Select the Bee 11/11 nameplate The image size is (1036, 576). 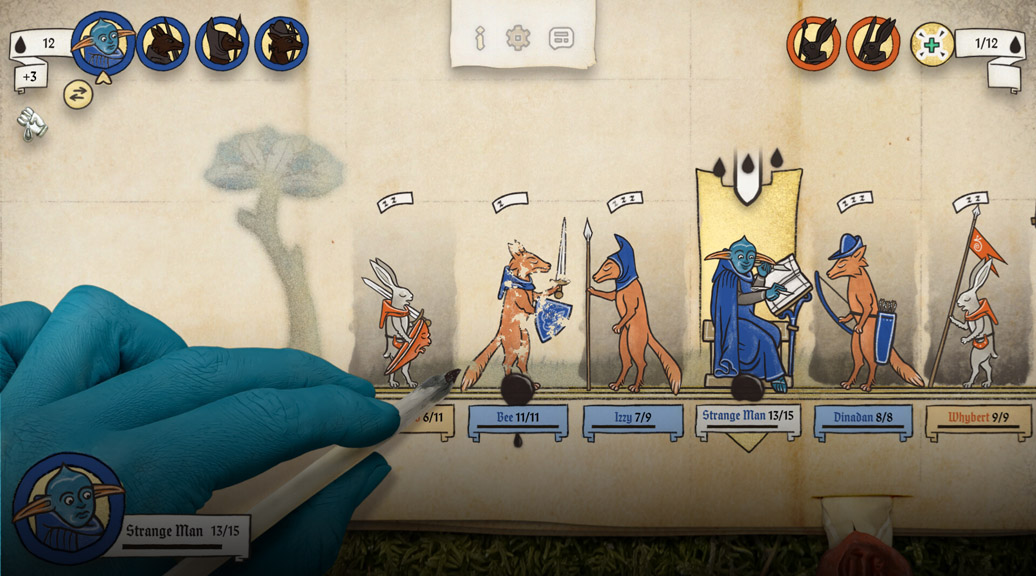518,419
